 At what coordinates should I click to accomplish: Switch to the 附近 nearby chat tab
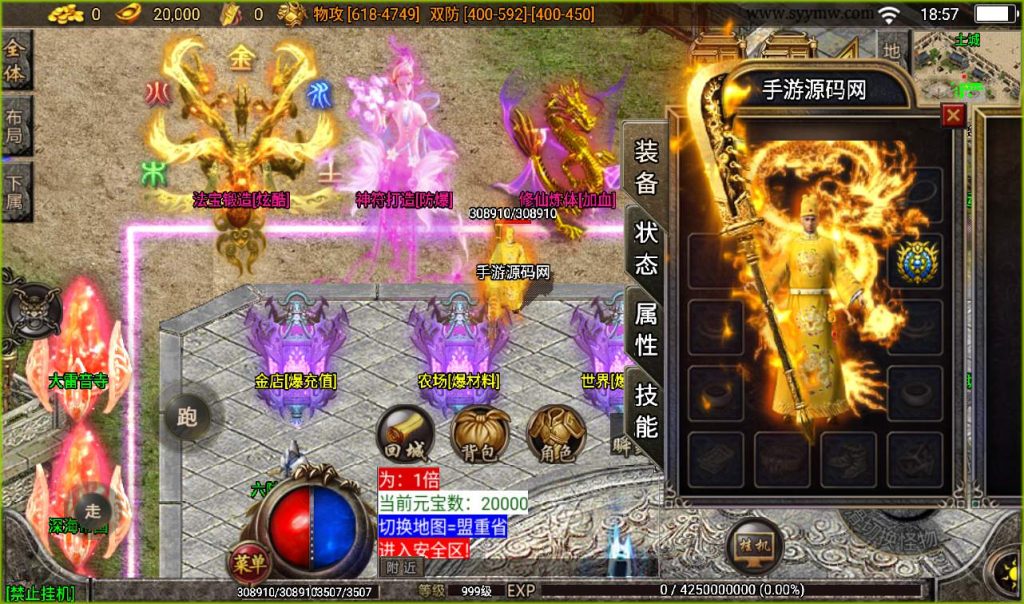point(401,567)
